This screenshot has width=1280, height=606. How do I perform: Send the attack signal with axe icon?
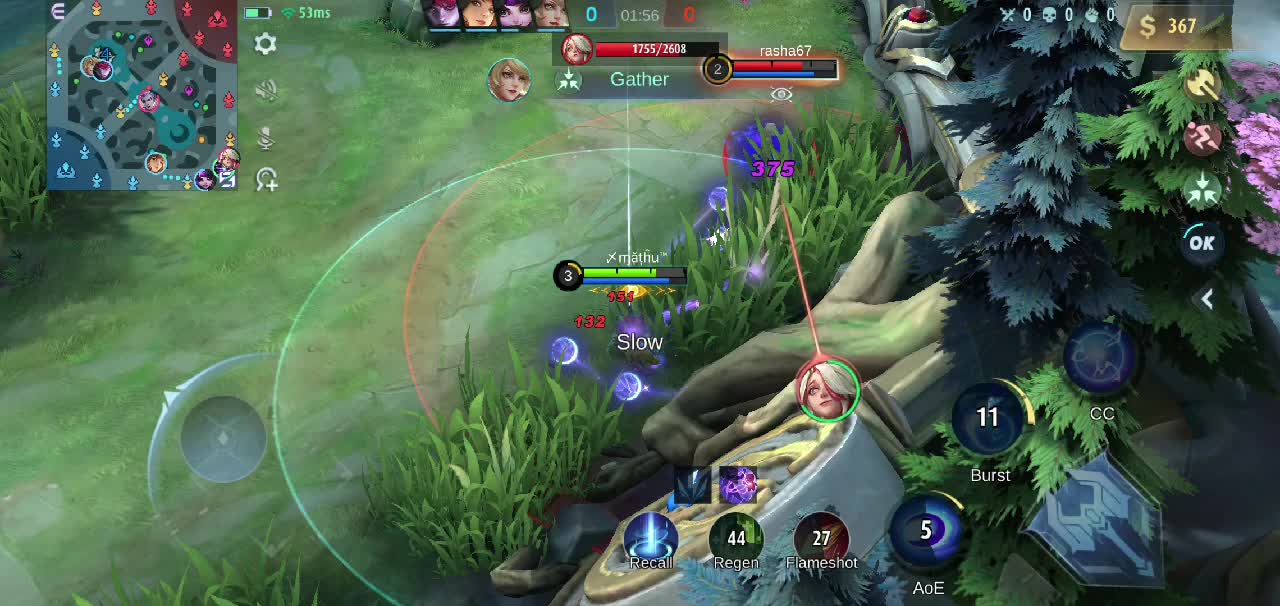pyautogui.click(x=1202, y=86)
